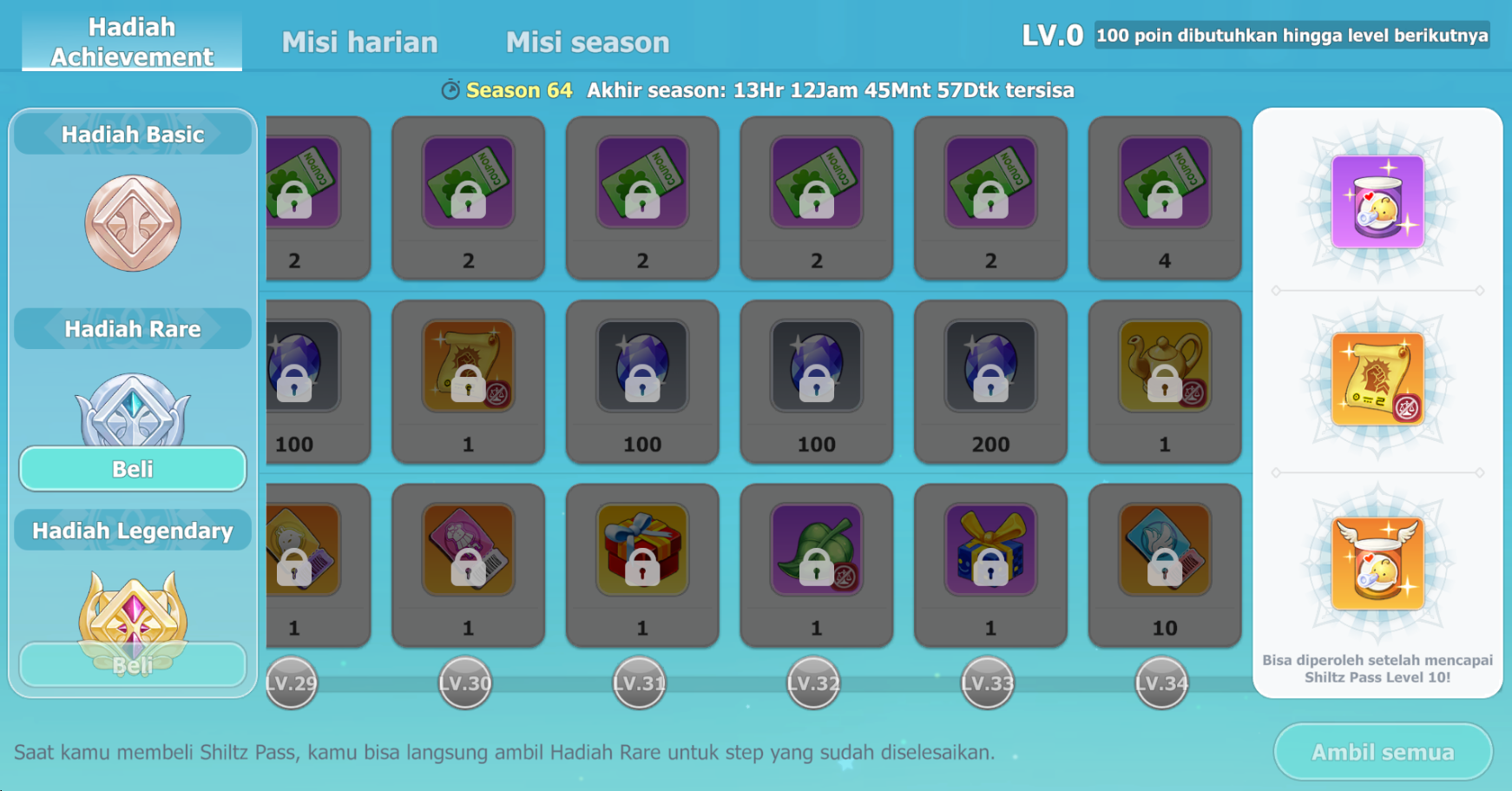Select the blue gift box with yellow ribbon
This screenshot has width=1512, height=791.
pos(990,550)
